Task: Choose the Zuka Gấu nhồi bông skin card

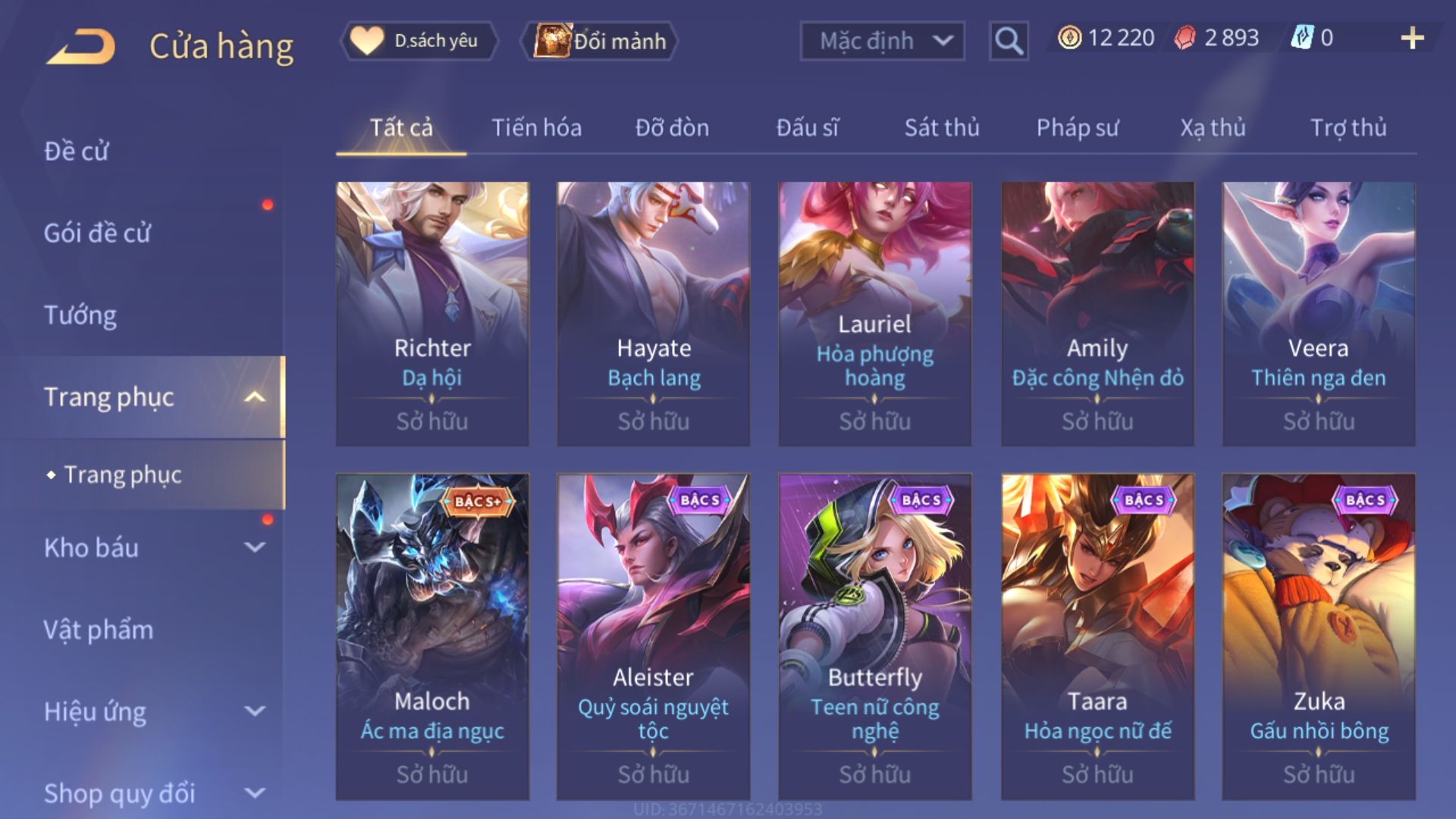Action: pos(1318,636)
